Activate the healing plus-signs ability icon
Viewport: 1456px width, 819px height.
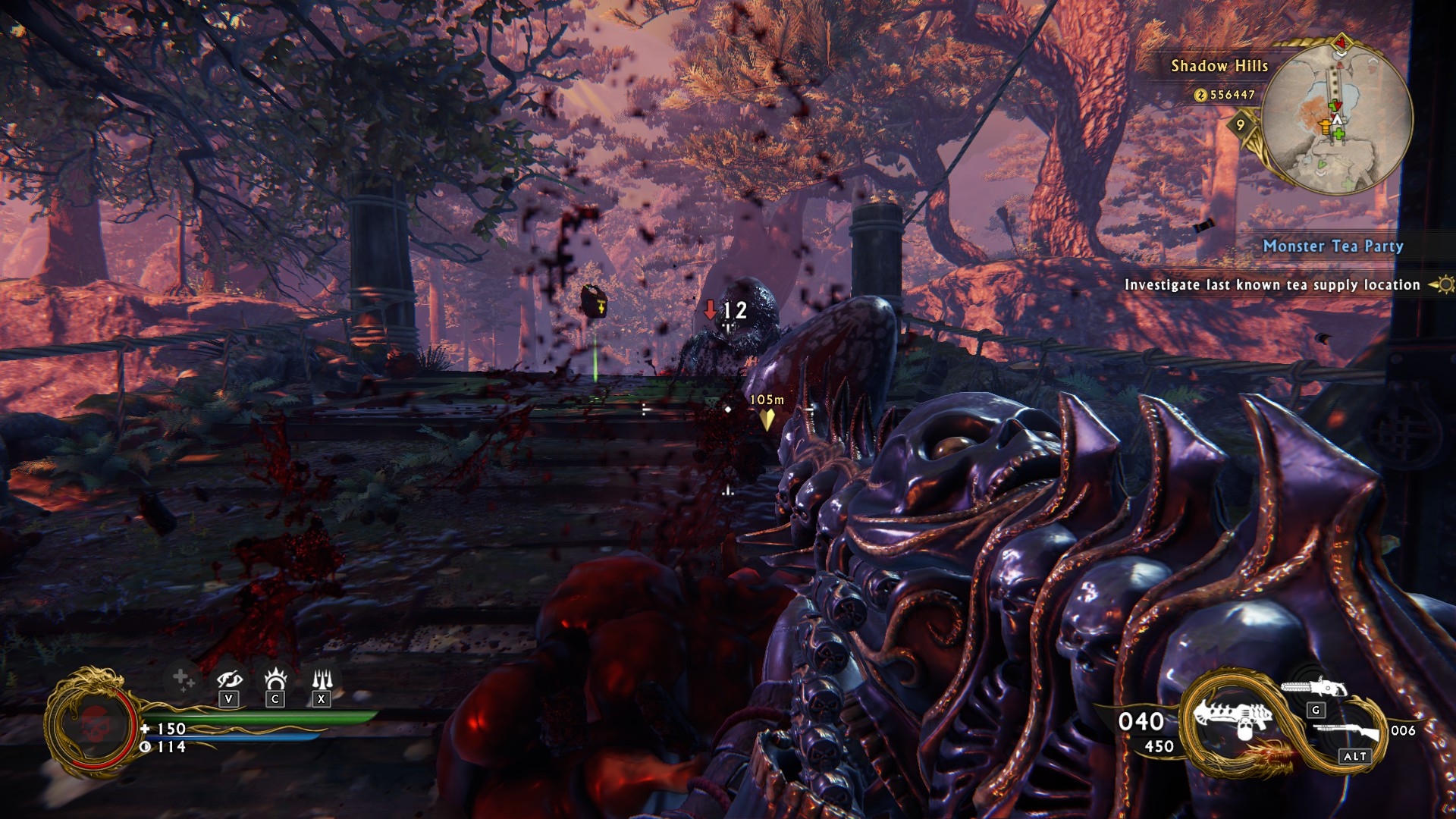[x=183, y=679]
